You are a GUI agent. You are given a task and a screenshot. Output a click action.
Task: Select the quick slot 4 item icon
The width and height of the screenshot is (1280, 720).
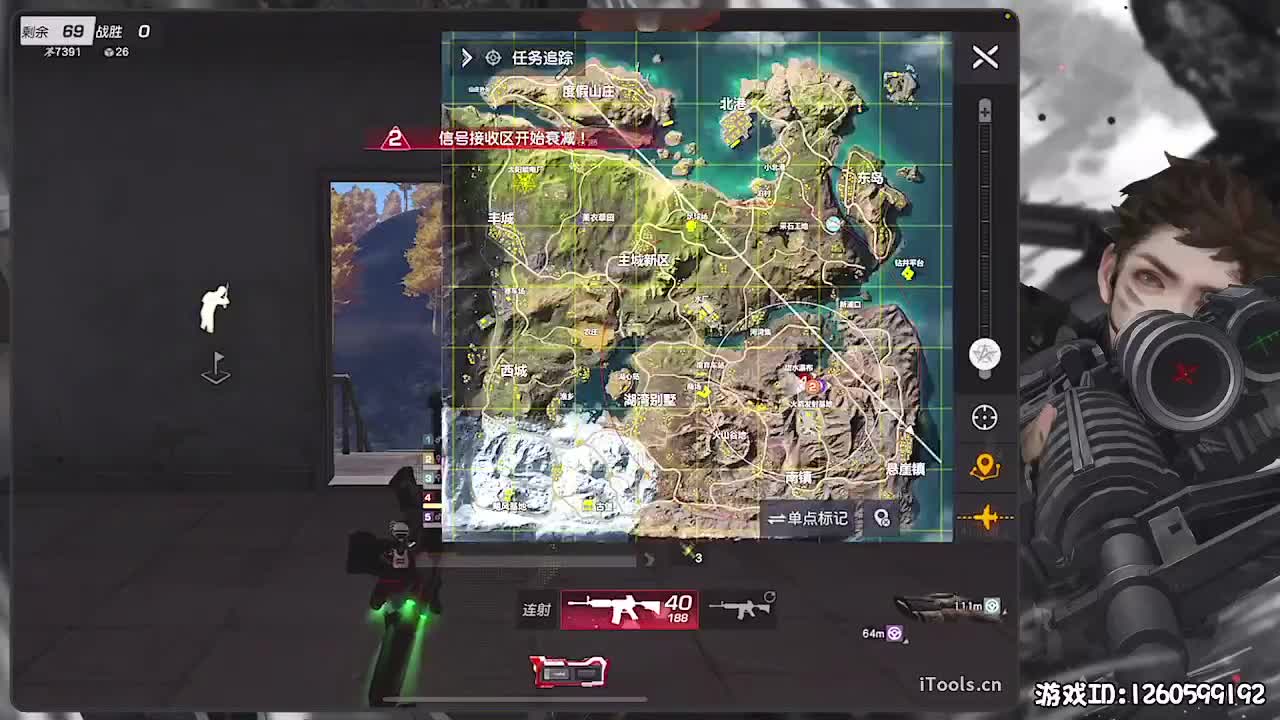point(432,495)
